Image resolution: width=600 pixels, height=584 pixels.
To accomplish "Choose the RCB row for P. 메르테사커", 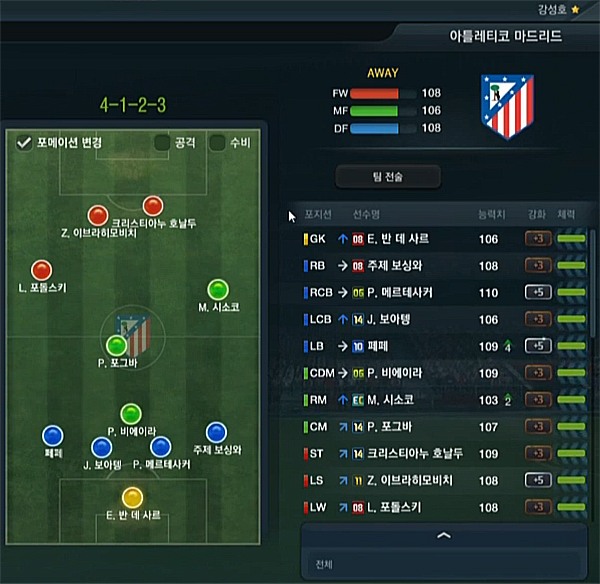I will [440, 293].
